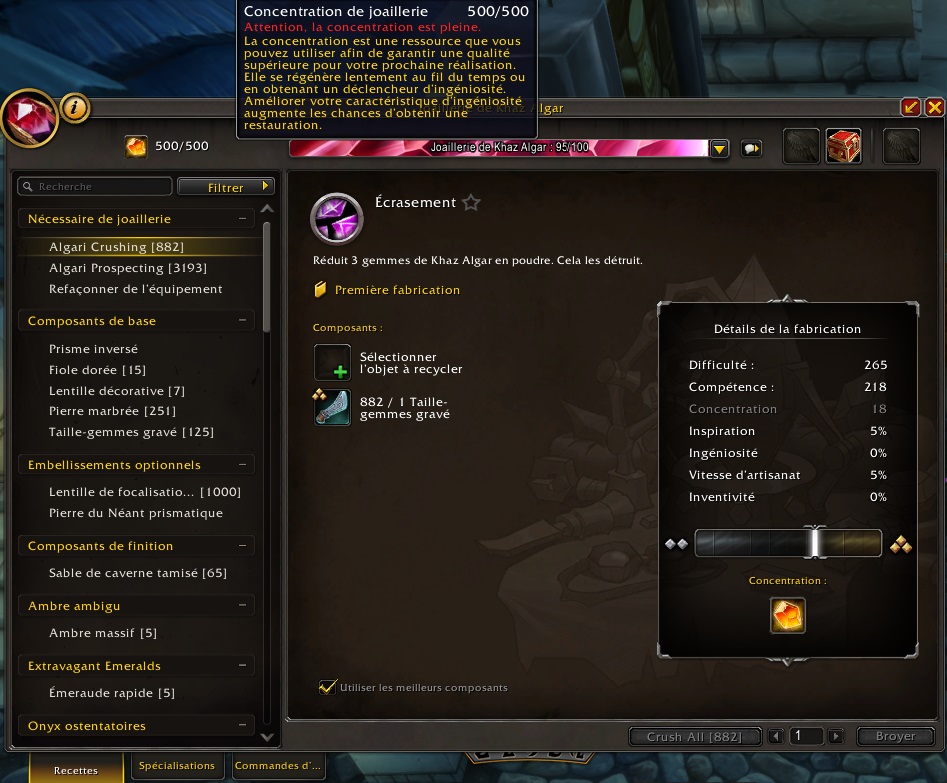
Task: Collapse the Composants de base category
Action: click(242, 321)
